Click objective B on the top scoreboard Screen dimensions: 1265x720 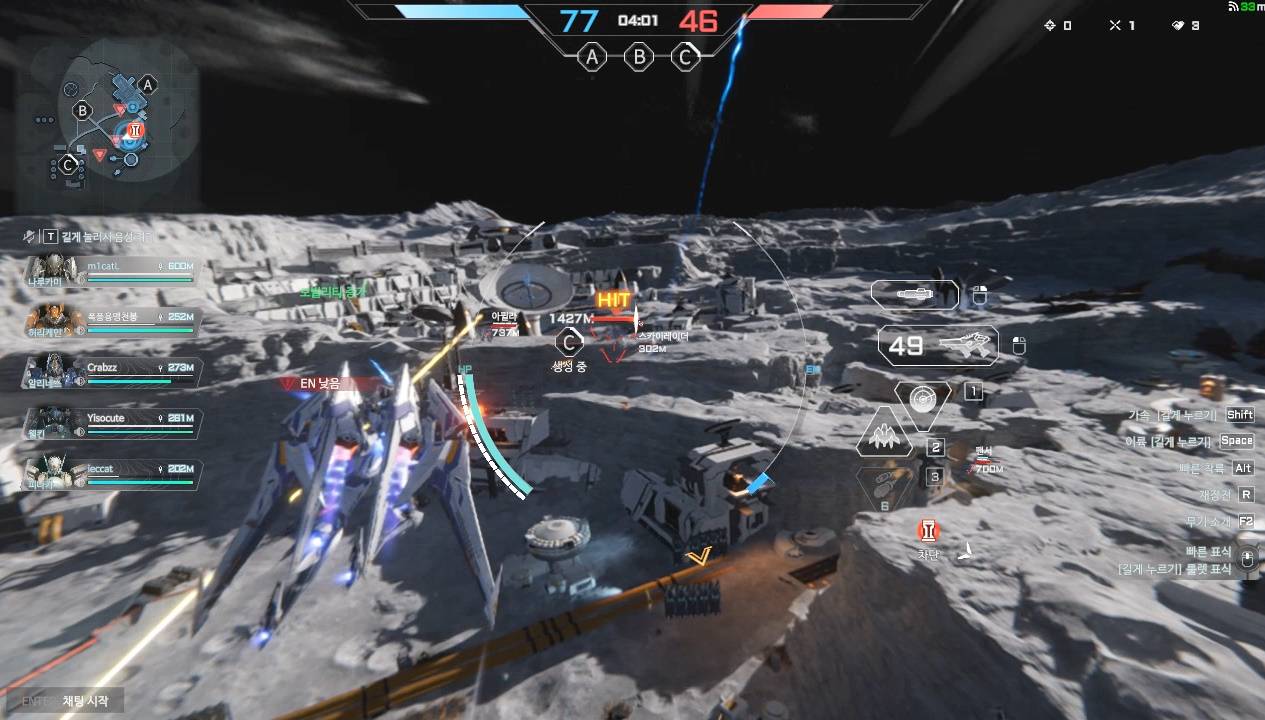639,57
